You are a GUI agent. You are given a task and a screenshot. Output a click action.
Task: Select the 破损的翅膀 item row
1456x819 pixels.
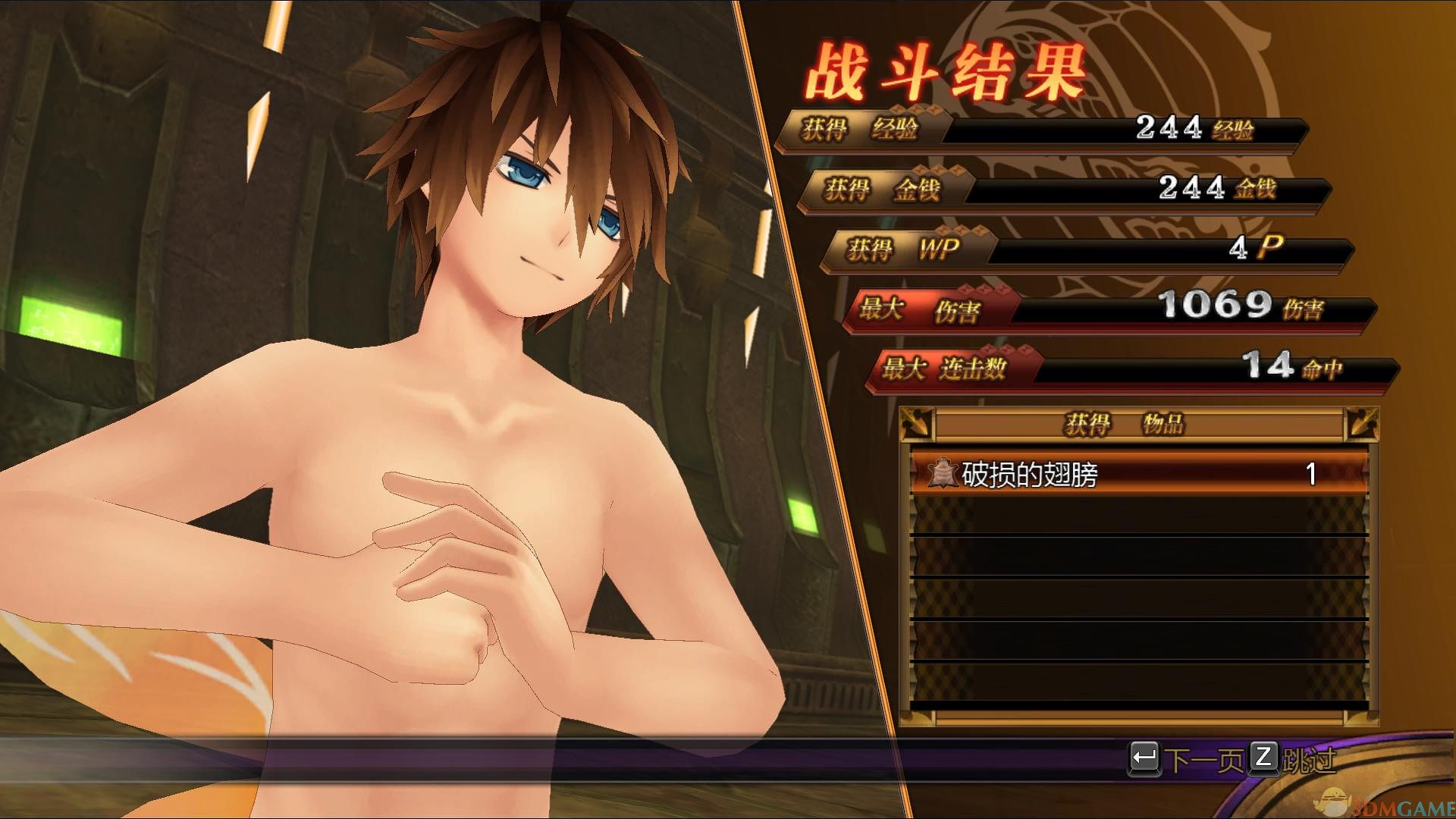1137,475
